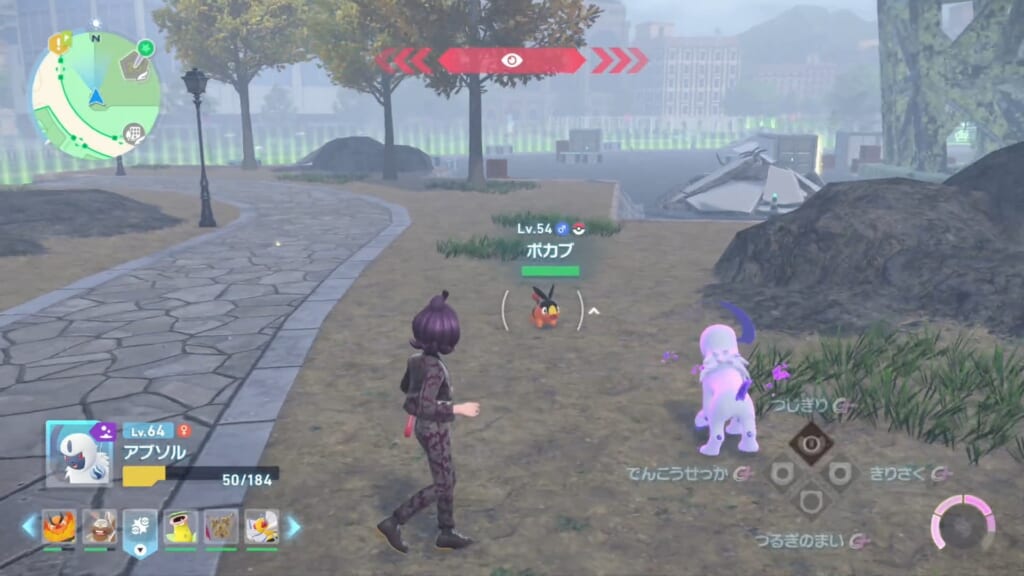Image resolution: width=1024 pixels, height=576 pixels.
Task: Choose the brown Pokémon in second party slot
Action: (100, 527)
